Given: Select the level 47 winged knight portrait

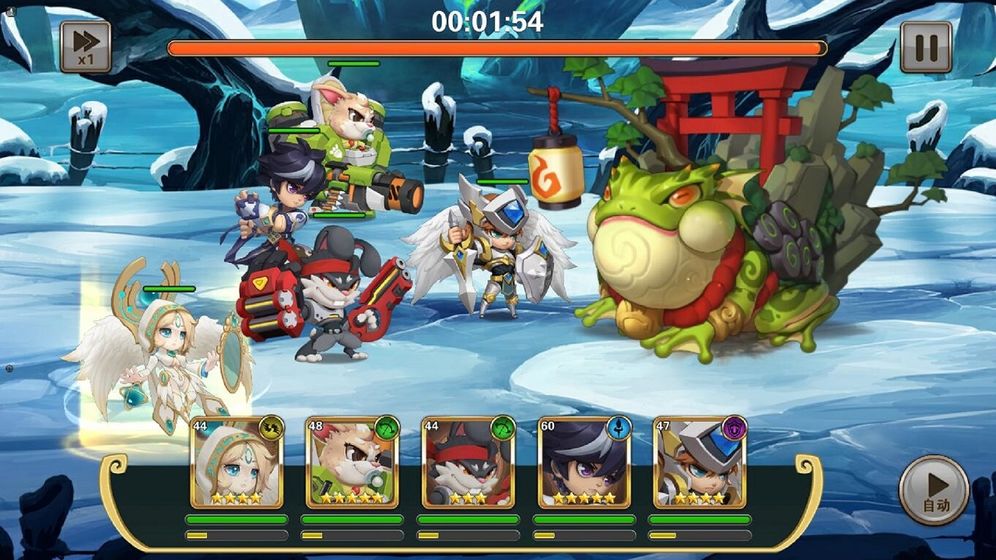Looking at the screenshot, I should [700, 463].
